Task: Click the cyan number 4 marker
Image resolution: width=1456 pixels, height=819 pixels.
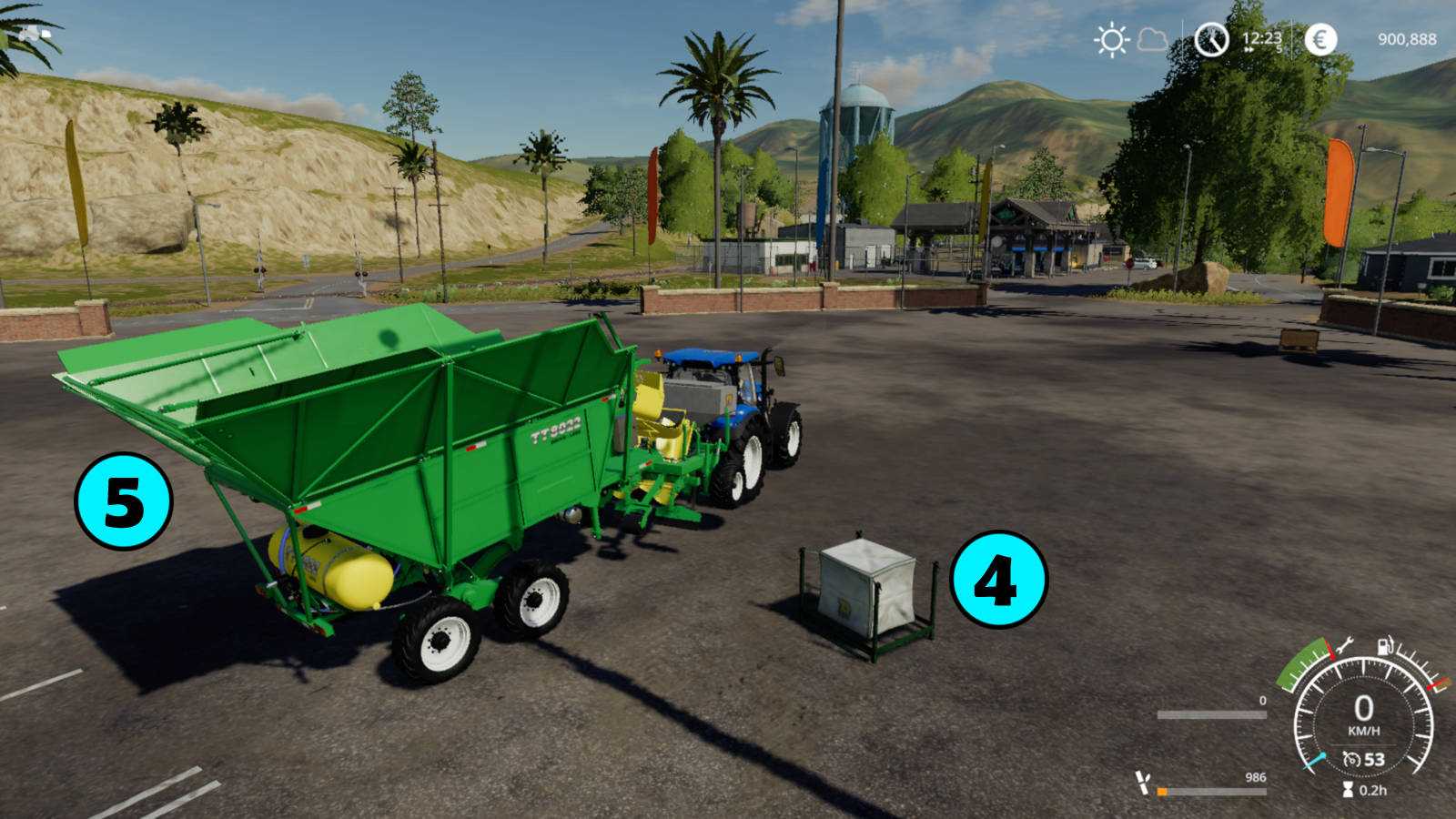Action: 998,580
